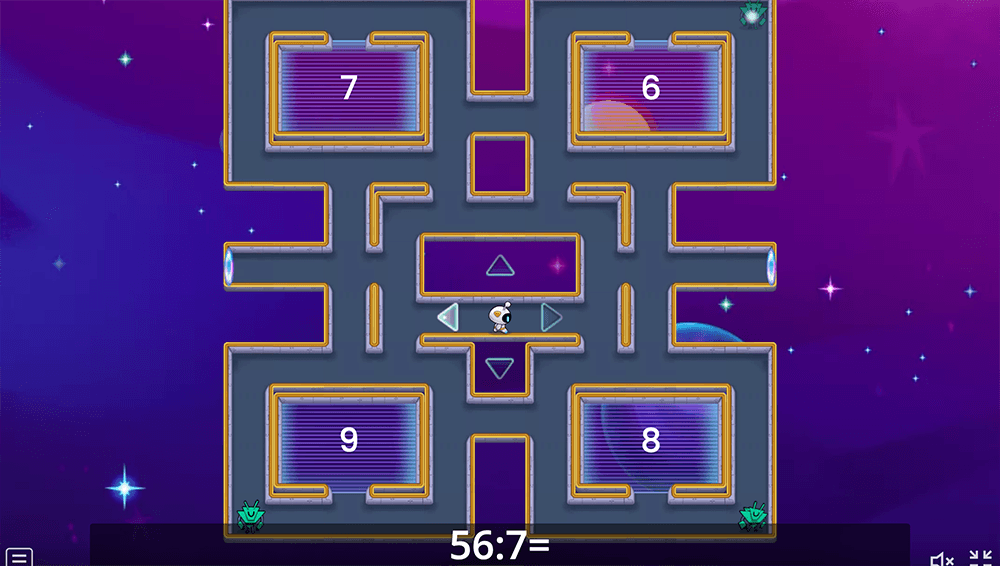Screen dimensions: 1000x566
Task: Click the up arrow movement control
Action: [500, 265]
